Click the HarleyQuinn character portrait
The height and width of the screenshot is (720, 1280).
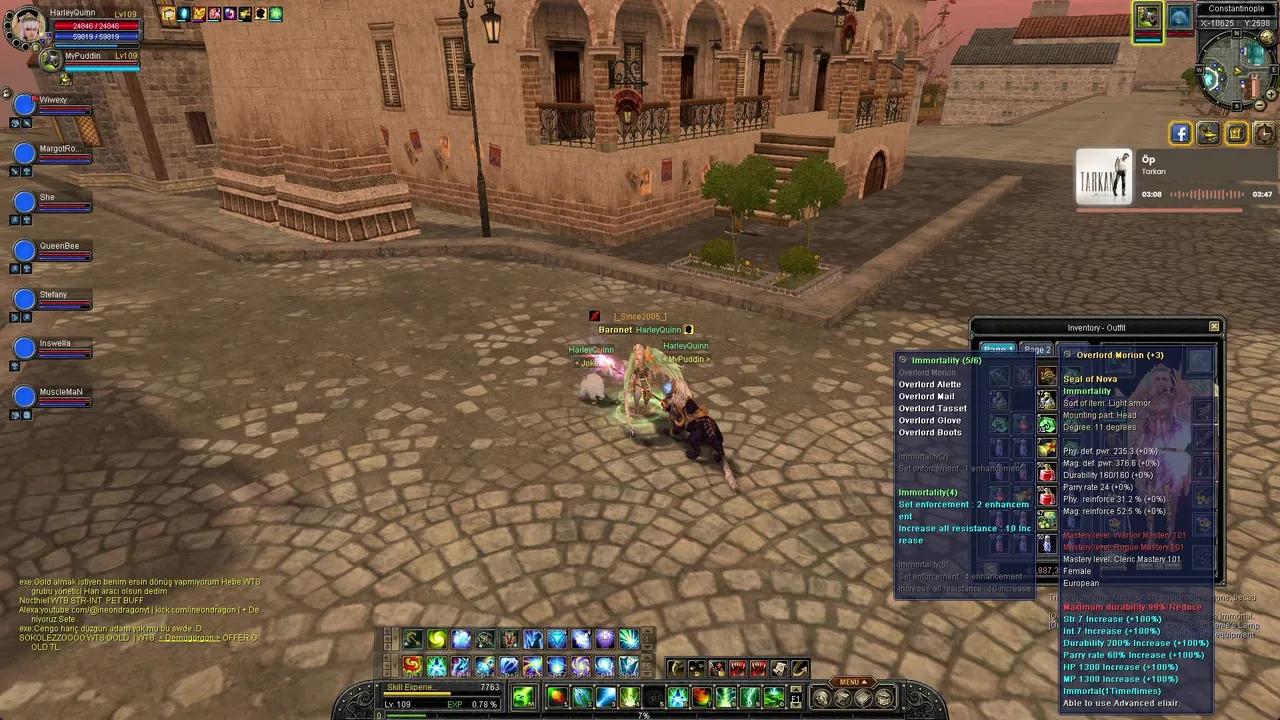pos(25,26)
